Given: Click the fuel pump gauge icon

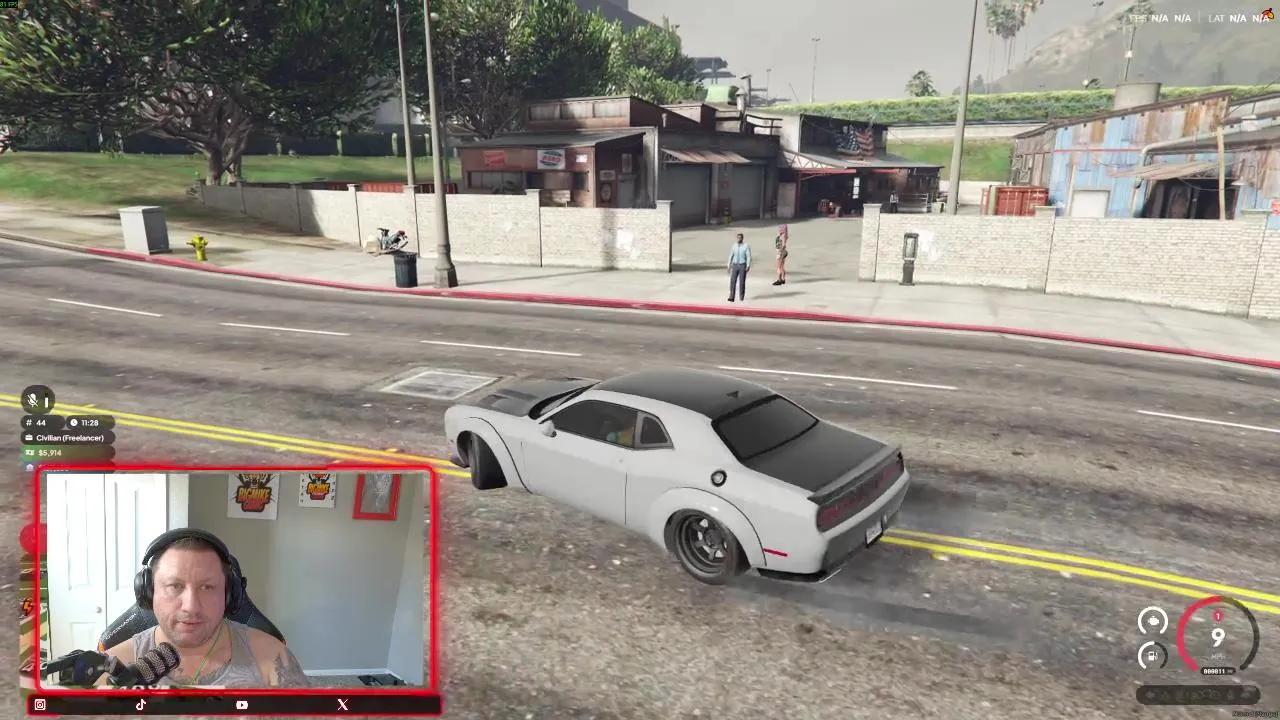Looking at the screenshot, I should coord(1151,655).
